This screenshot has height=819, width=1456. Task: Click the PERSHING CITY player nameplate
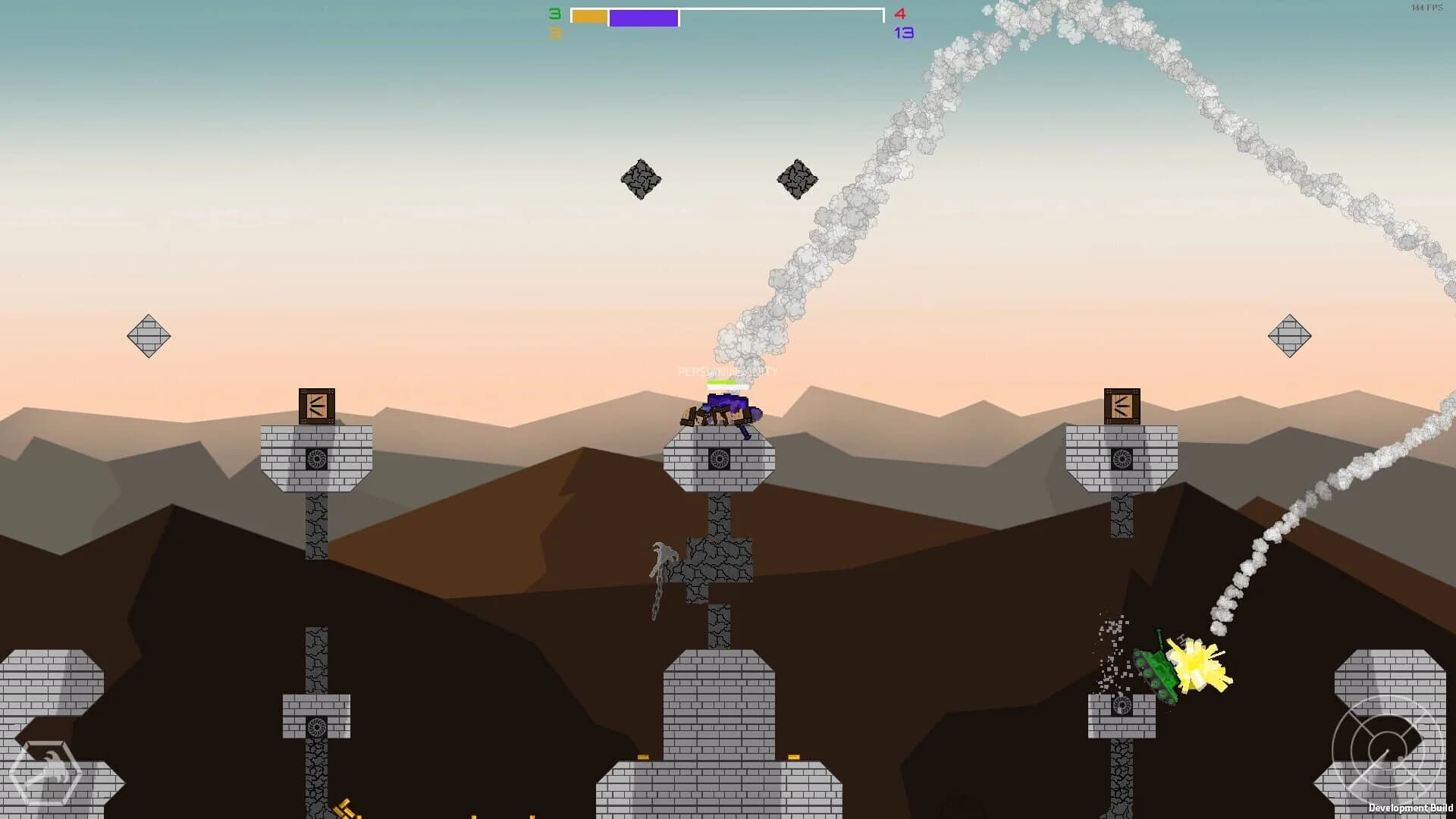click(726, 372)
